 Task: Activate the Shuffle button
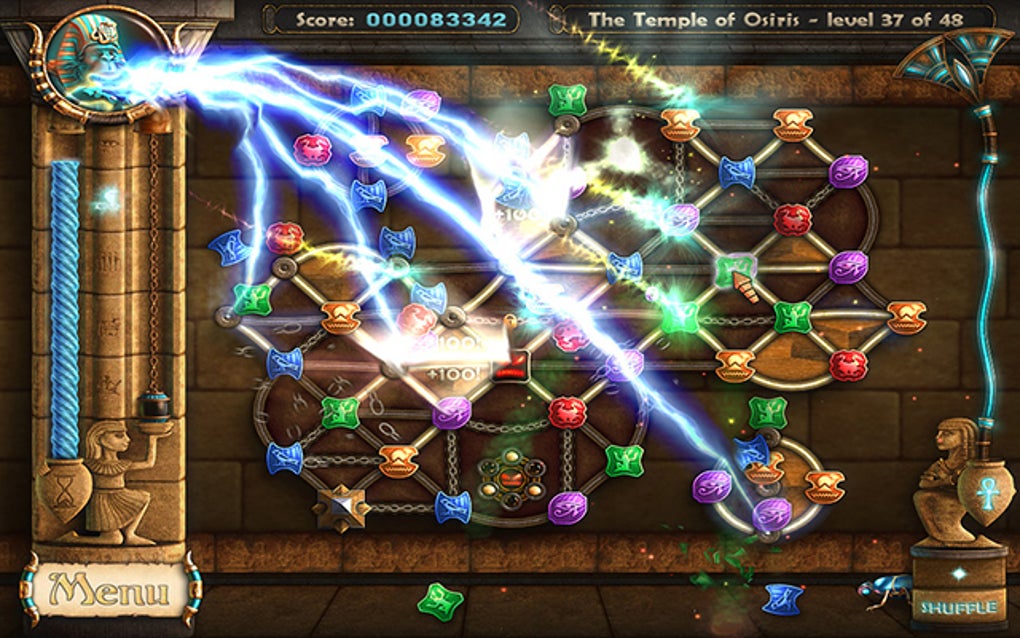(x=958, y=606)
